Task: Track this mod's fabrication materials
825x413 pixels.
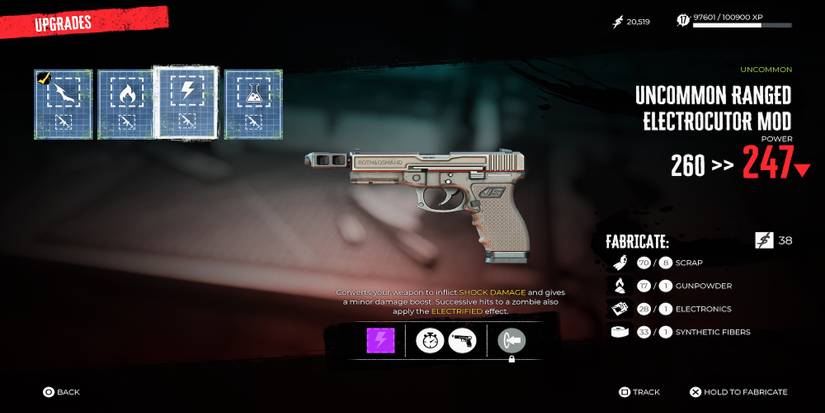Action: (640, 392)
